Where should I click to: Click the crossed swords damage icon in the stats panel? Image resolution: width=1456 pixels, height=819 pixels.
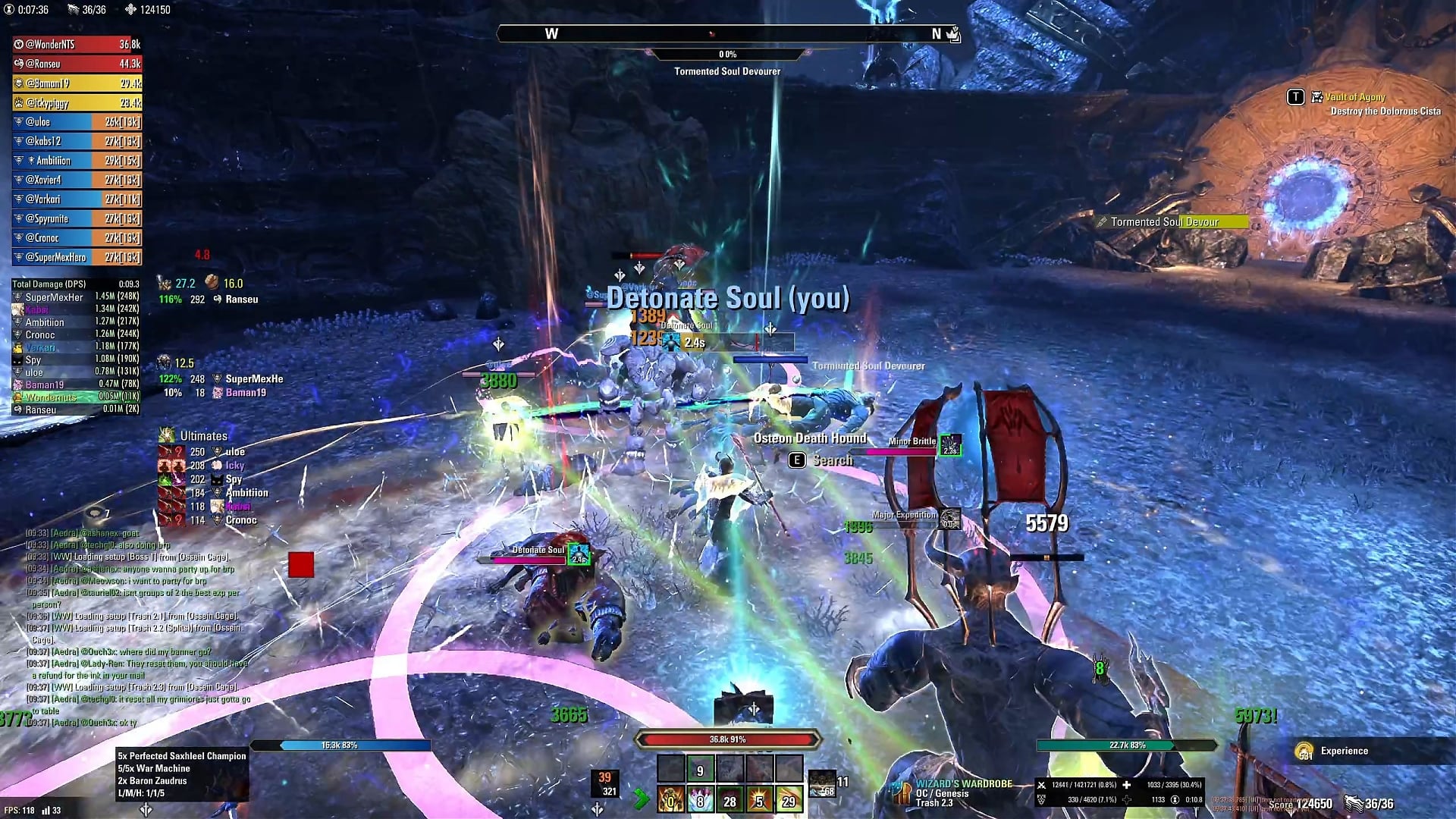click(x=1043, y=786)
